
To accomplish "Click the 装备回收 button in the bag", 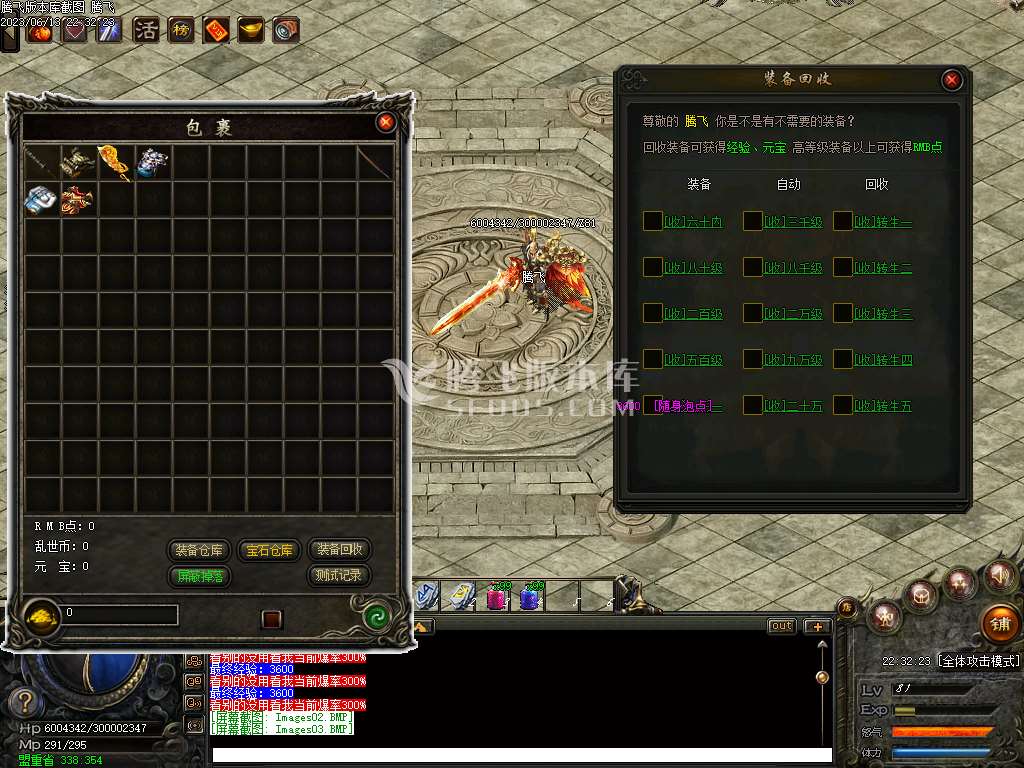I will (340, 550).
